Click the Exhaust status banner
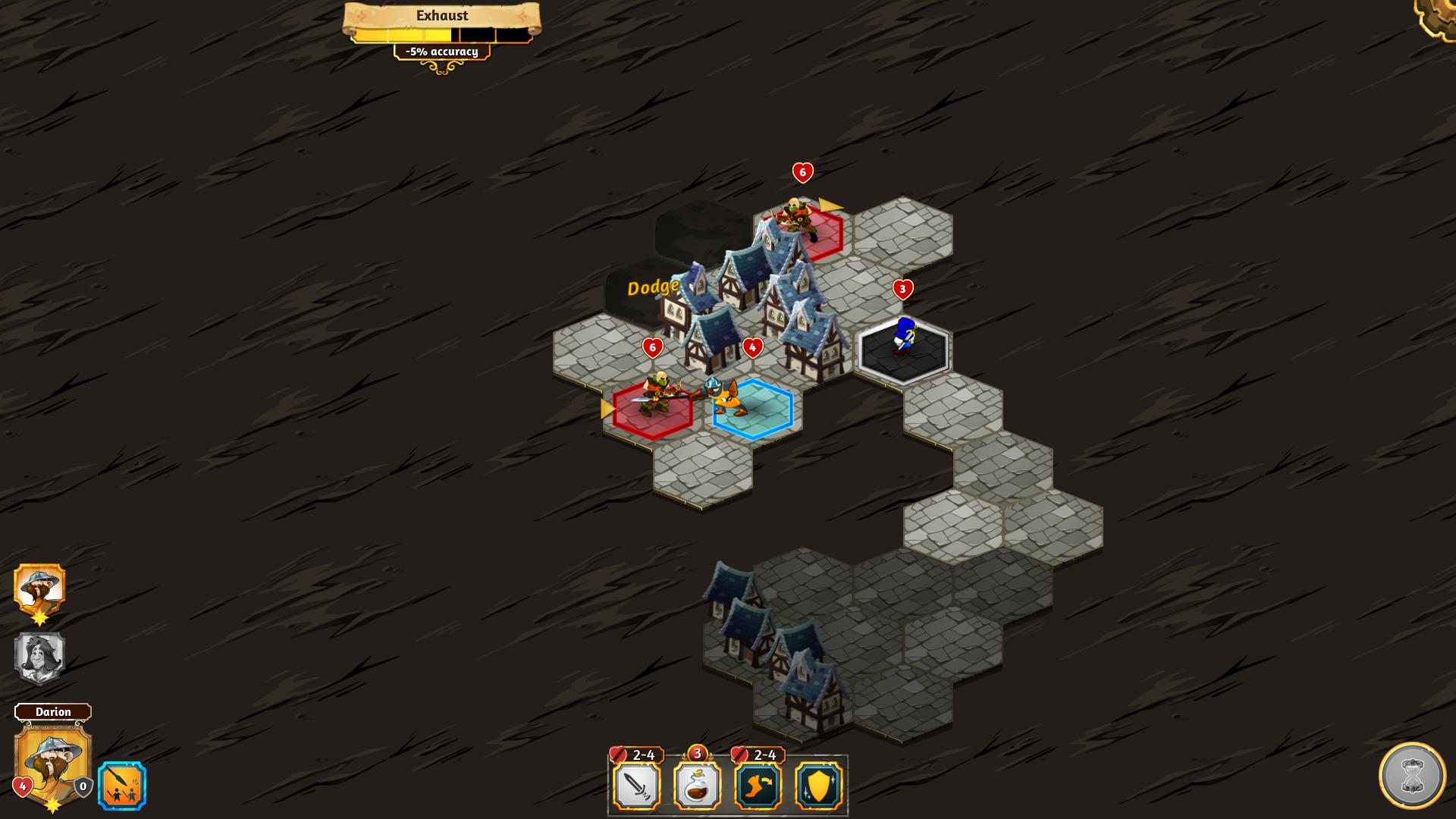 click(441, 15)
